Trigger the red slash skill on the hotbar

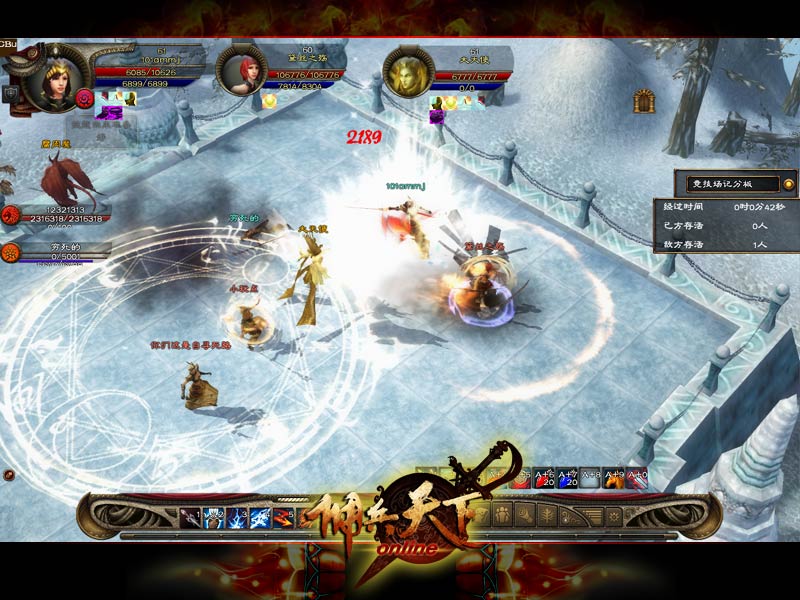click(x=283, y=517)
